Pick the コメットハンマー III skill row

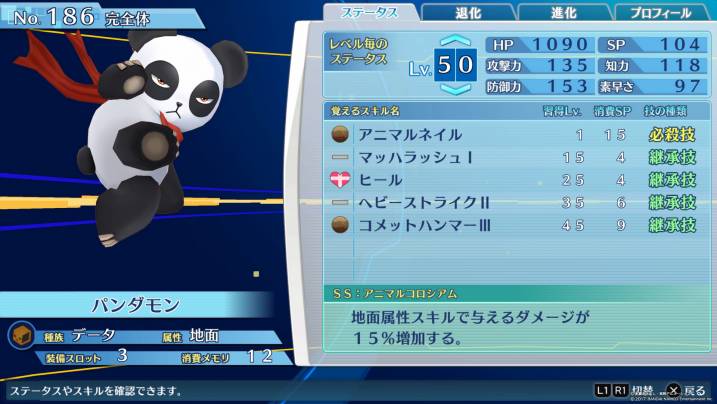click(513, 225)
